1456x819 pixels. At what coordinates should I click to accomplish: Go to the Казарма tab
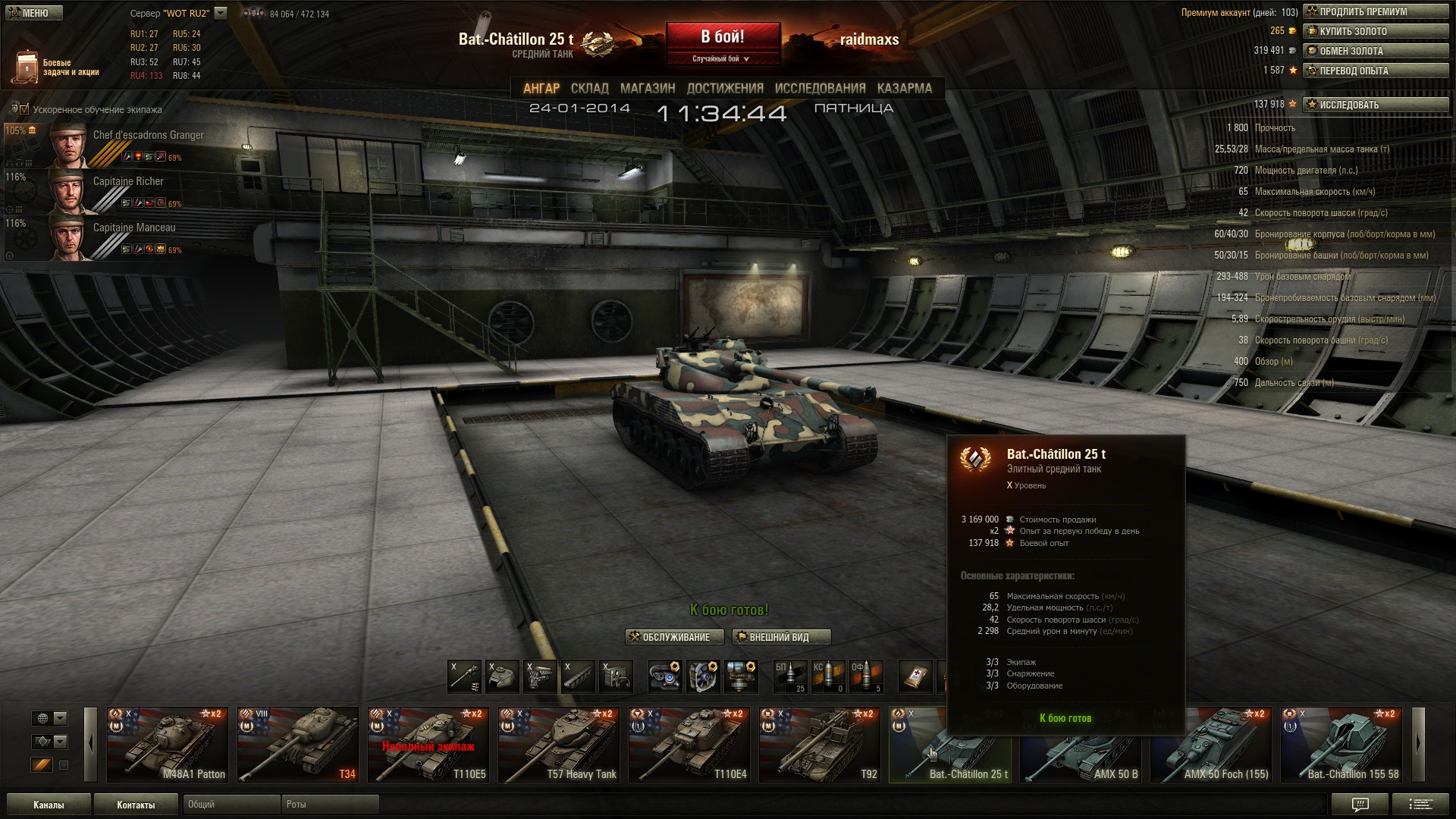click(904, 89)
